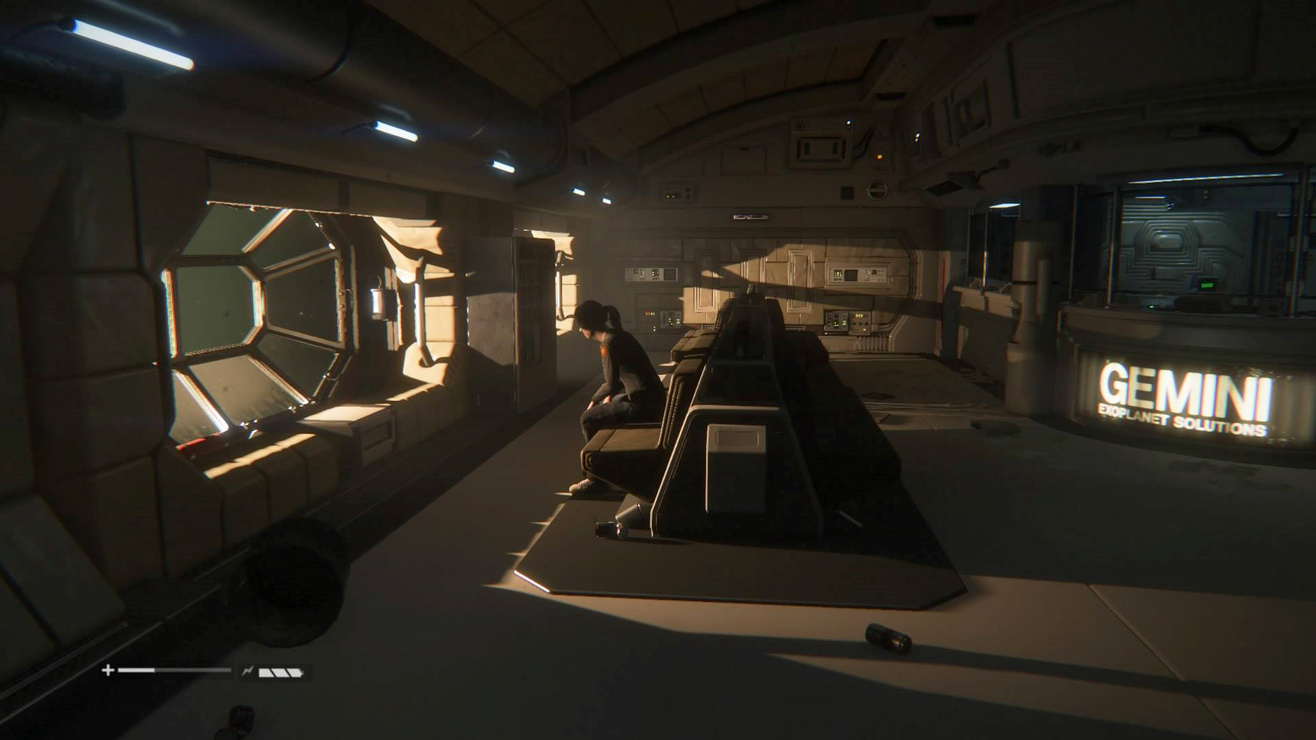Click the control panel with red status lights
The width and height of the screenshot is (1316, 740).
point(650,313)
